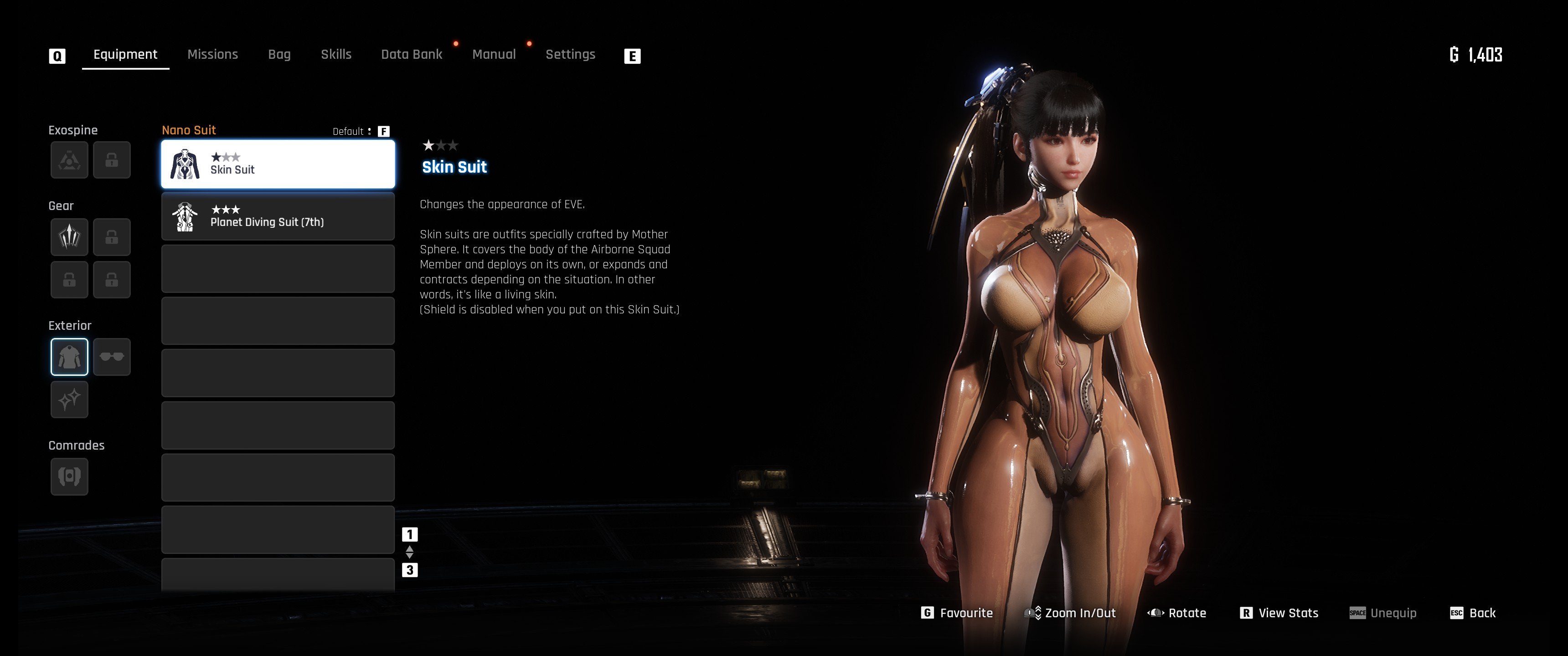The image size is (1568, 656).
Task: Show the Manual tab
Action: pyautogui.click(x=494, y=55)
